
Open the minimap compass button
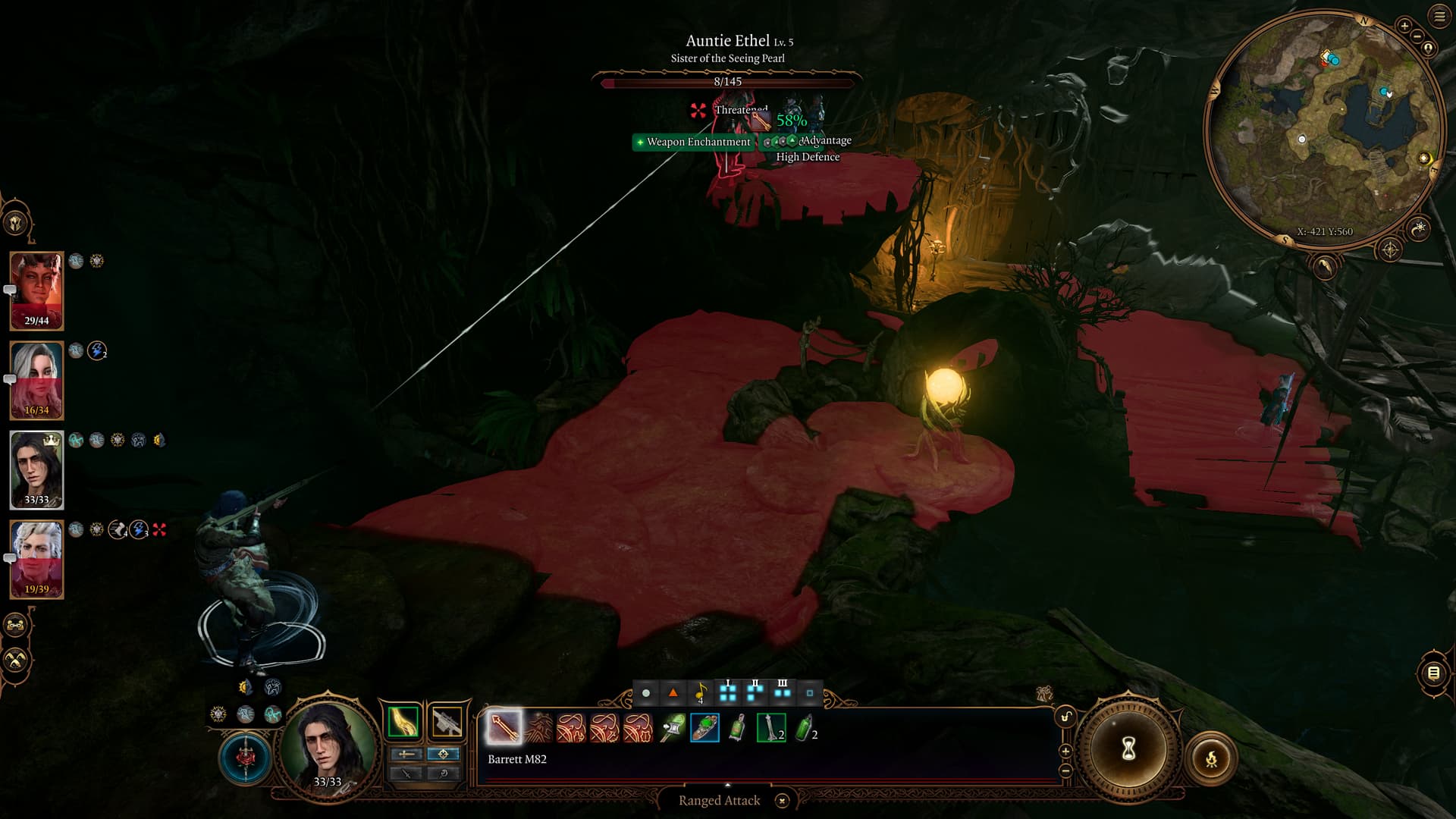tap(1389, 249)
